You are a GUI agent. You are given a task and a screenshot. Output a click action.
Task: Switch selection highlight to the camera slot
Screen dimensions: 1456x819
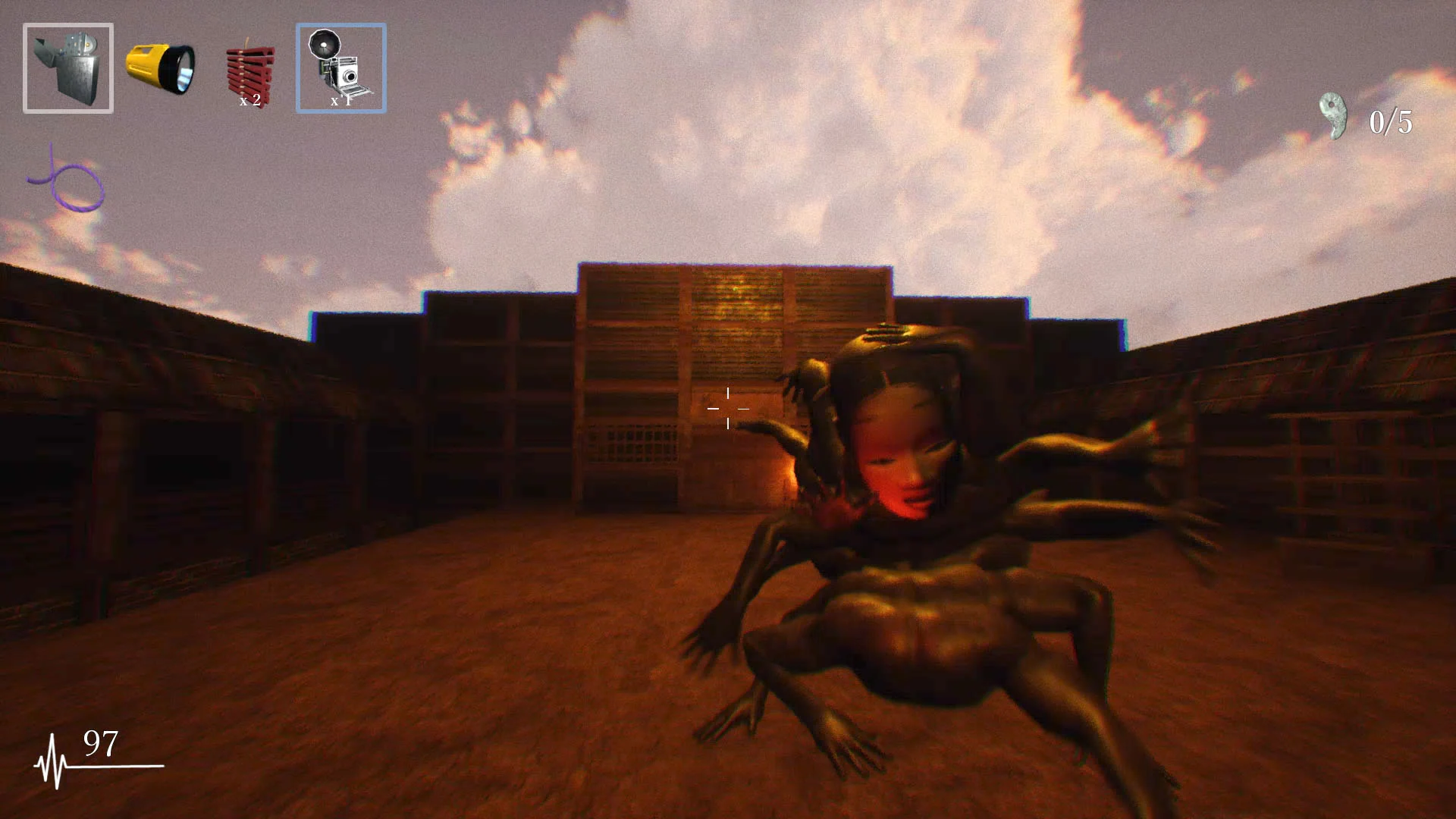pyautogui.click(x=340, y=67)
